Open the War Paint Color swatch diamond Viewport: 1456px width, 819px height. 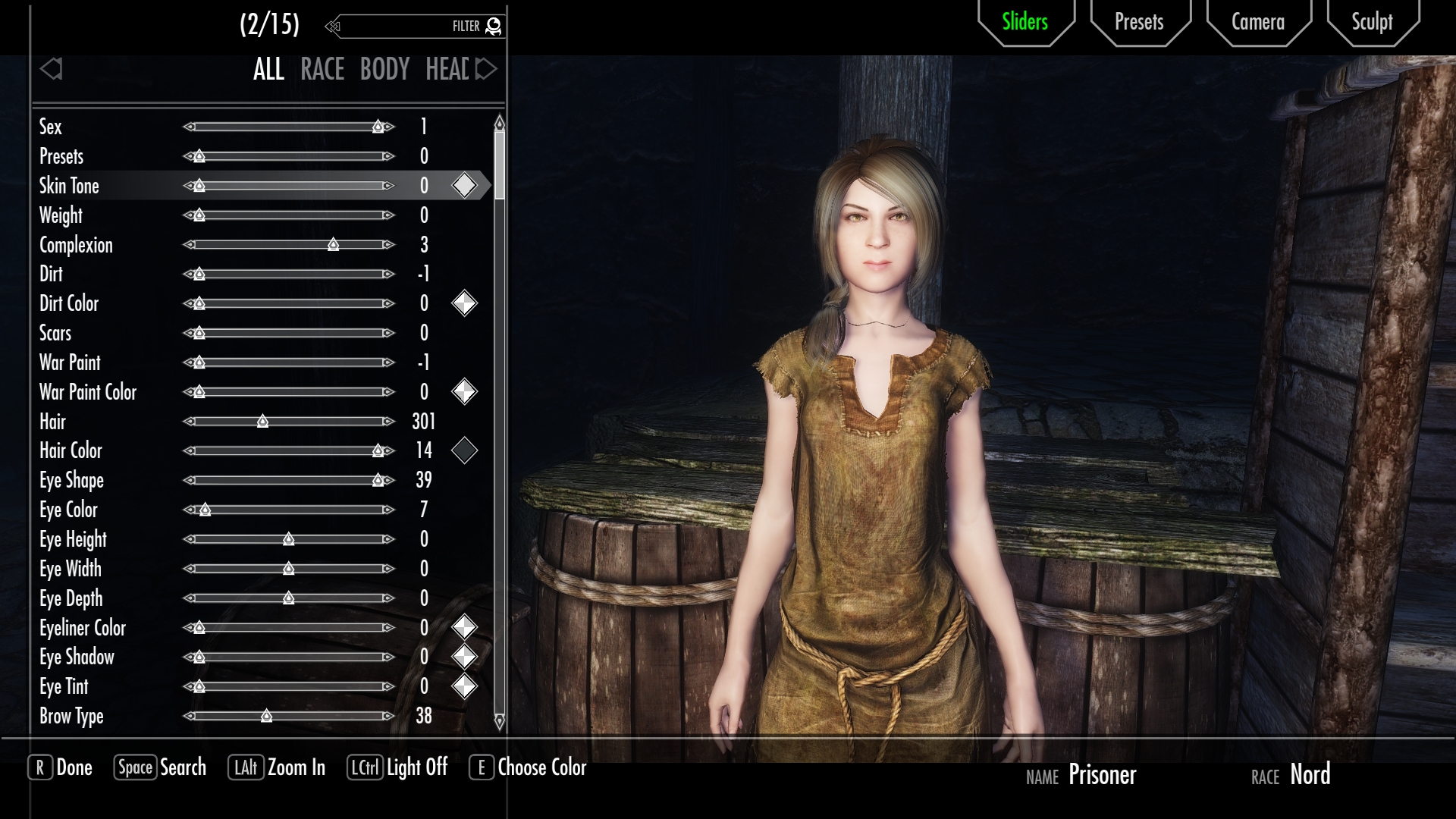(465, 392)
